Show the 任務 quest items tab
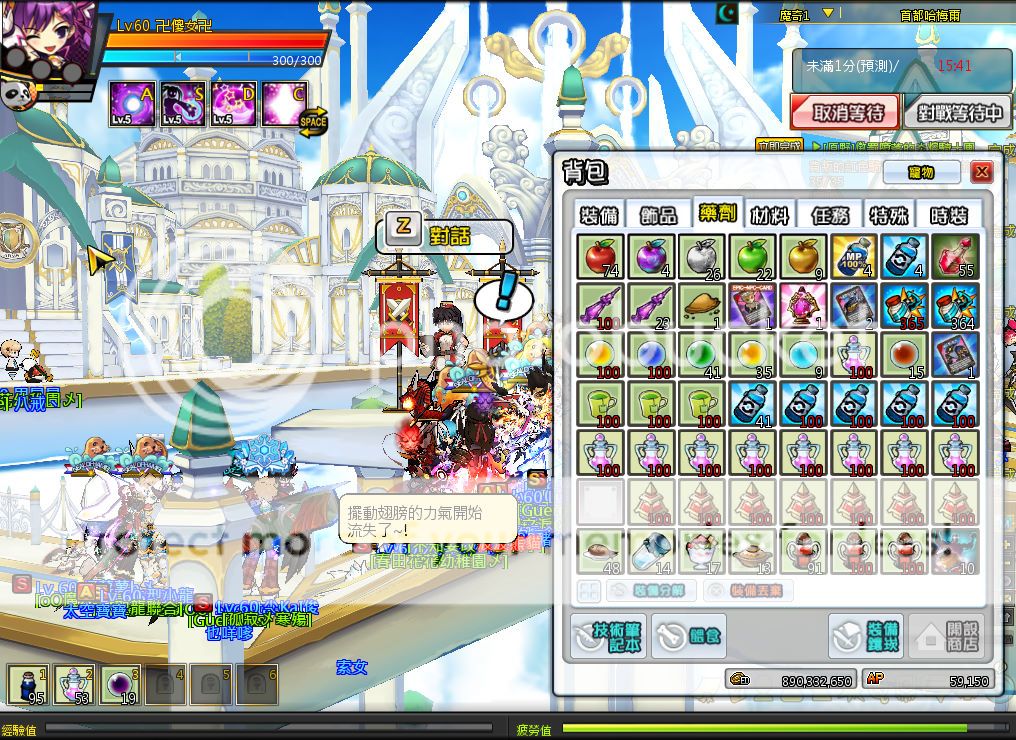The width and height of the screenshot is (1016, 740). click(831, 215)
